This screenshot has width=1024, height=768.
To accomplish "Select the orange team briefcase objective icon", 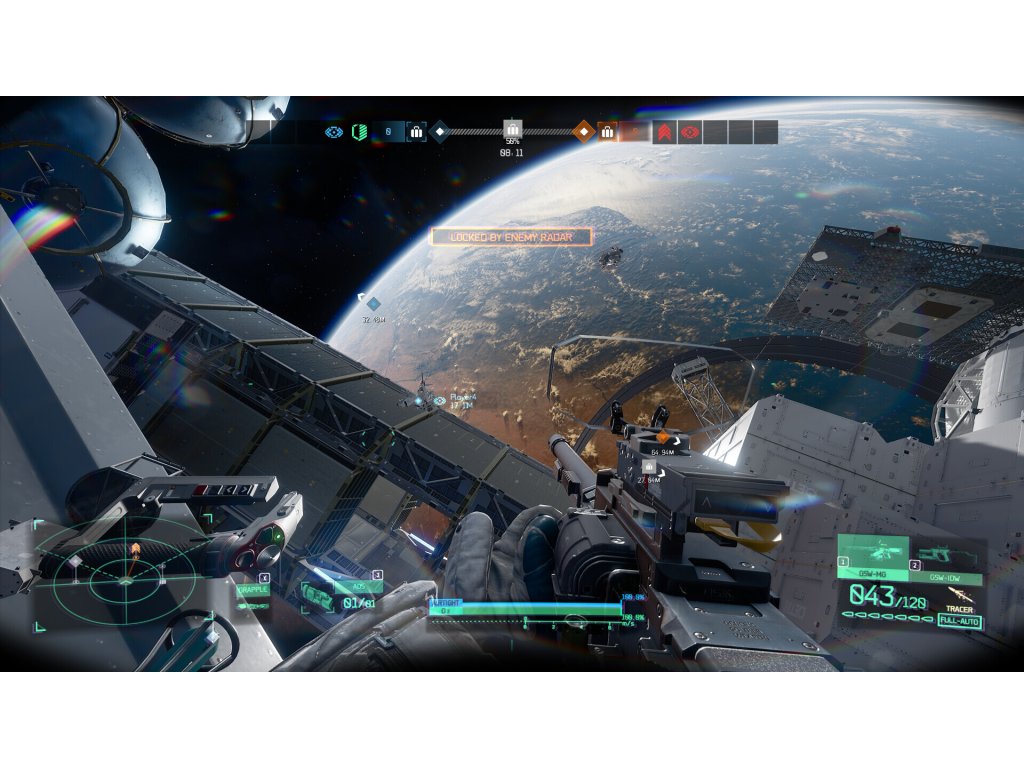I will pyautogui.click(x=607, y=132).
